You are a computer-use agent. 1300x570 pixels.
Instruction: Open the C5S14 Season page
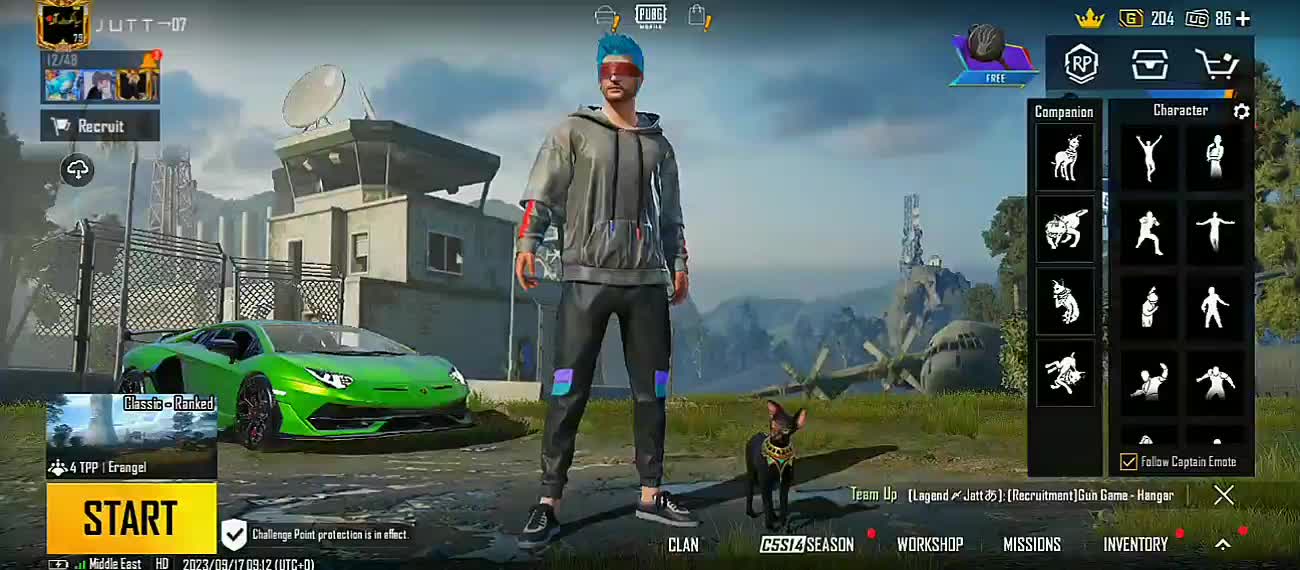(806, 545)
